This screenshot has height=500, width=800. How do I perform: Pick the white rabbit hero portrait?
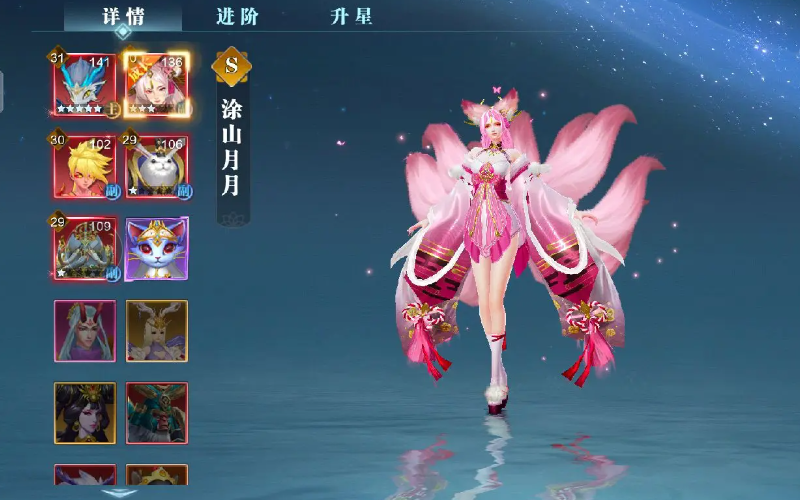(157, 166)
